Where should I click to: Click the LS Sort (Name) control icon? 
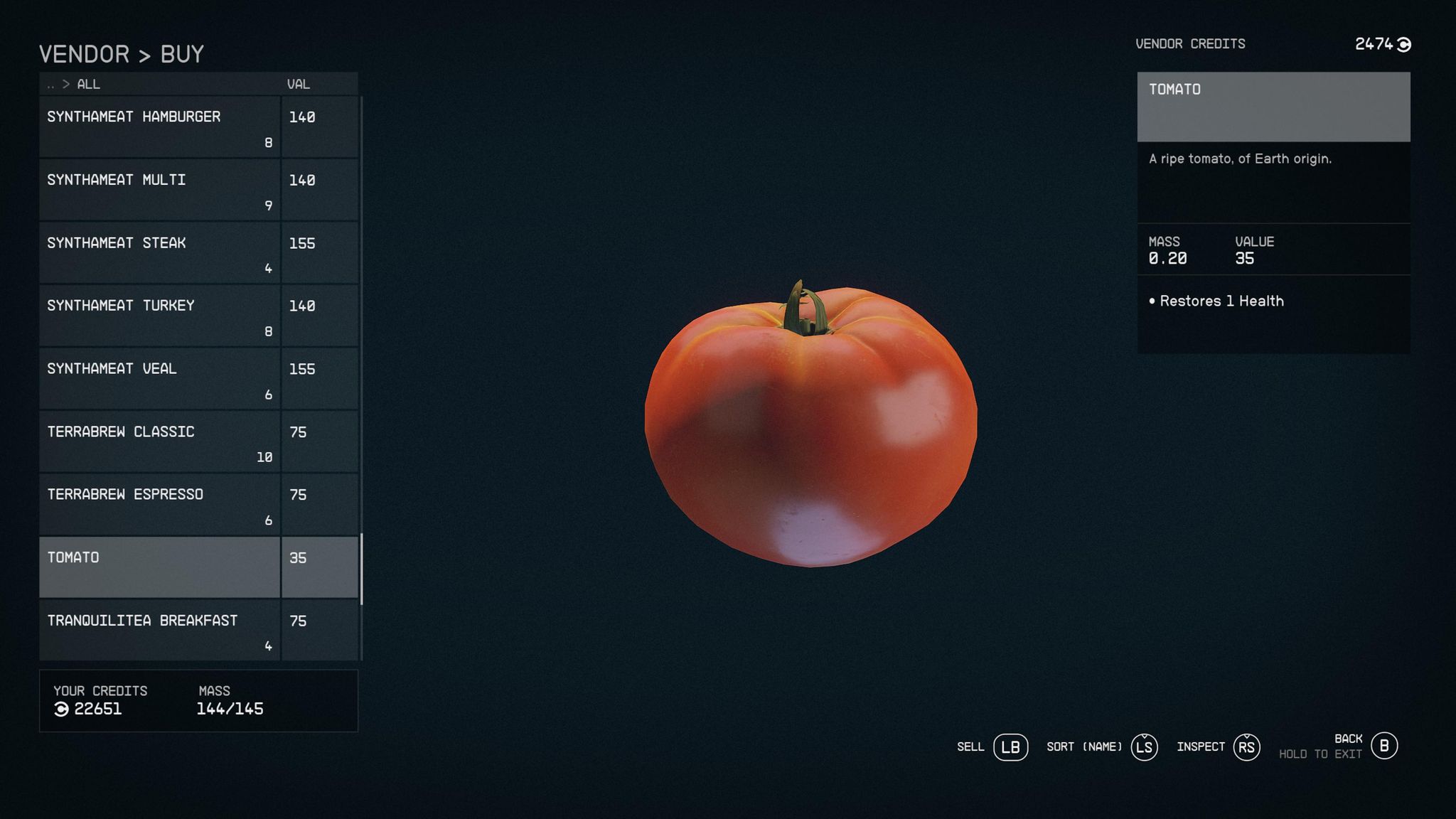[x=1146, y=748]
